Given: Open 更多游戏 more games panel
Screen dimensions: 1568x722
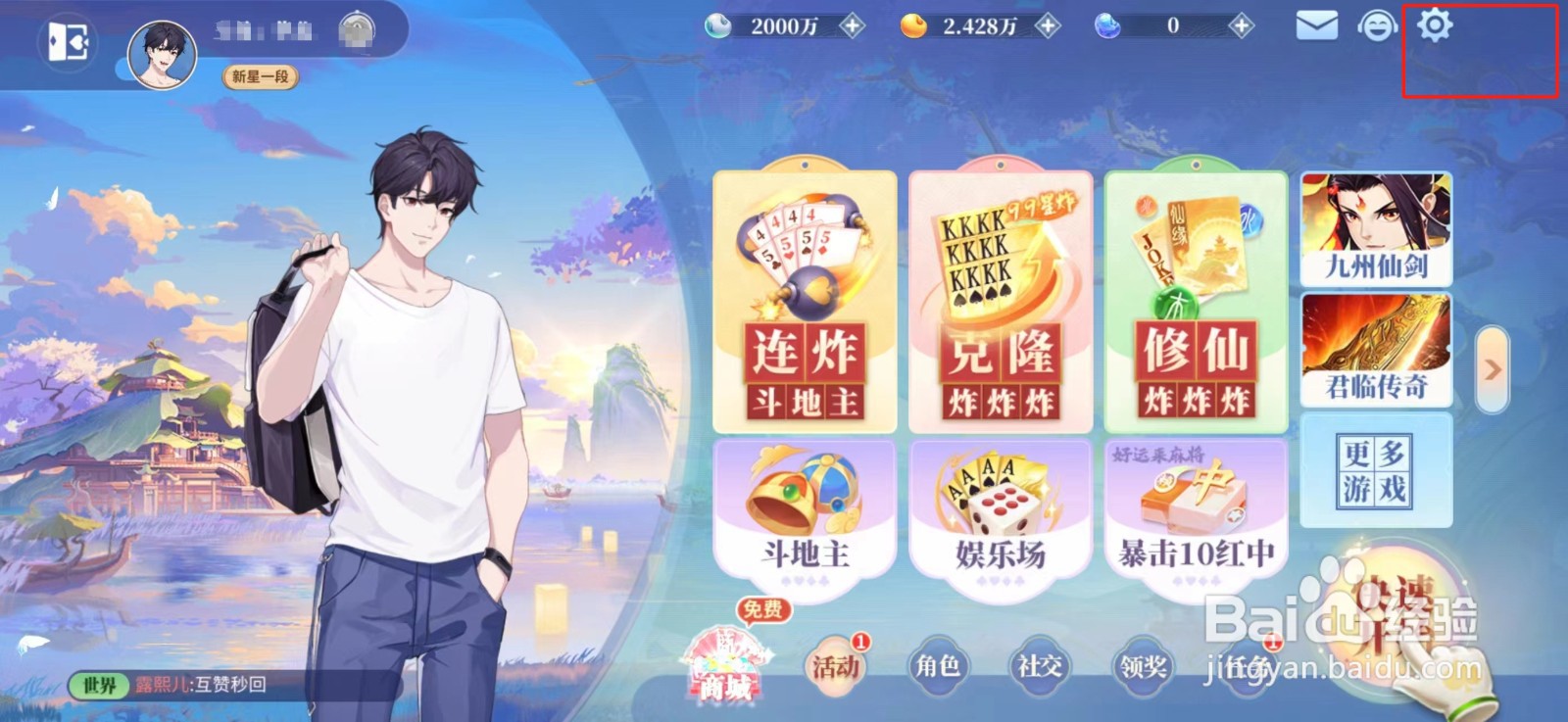Looking at the screenshot, I should (x=1376, y=470).
